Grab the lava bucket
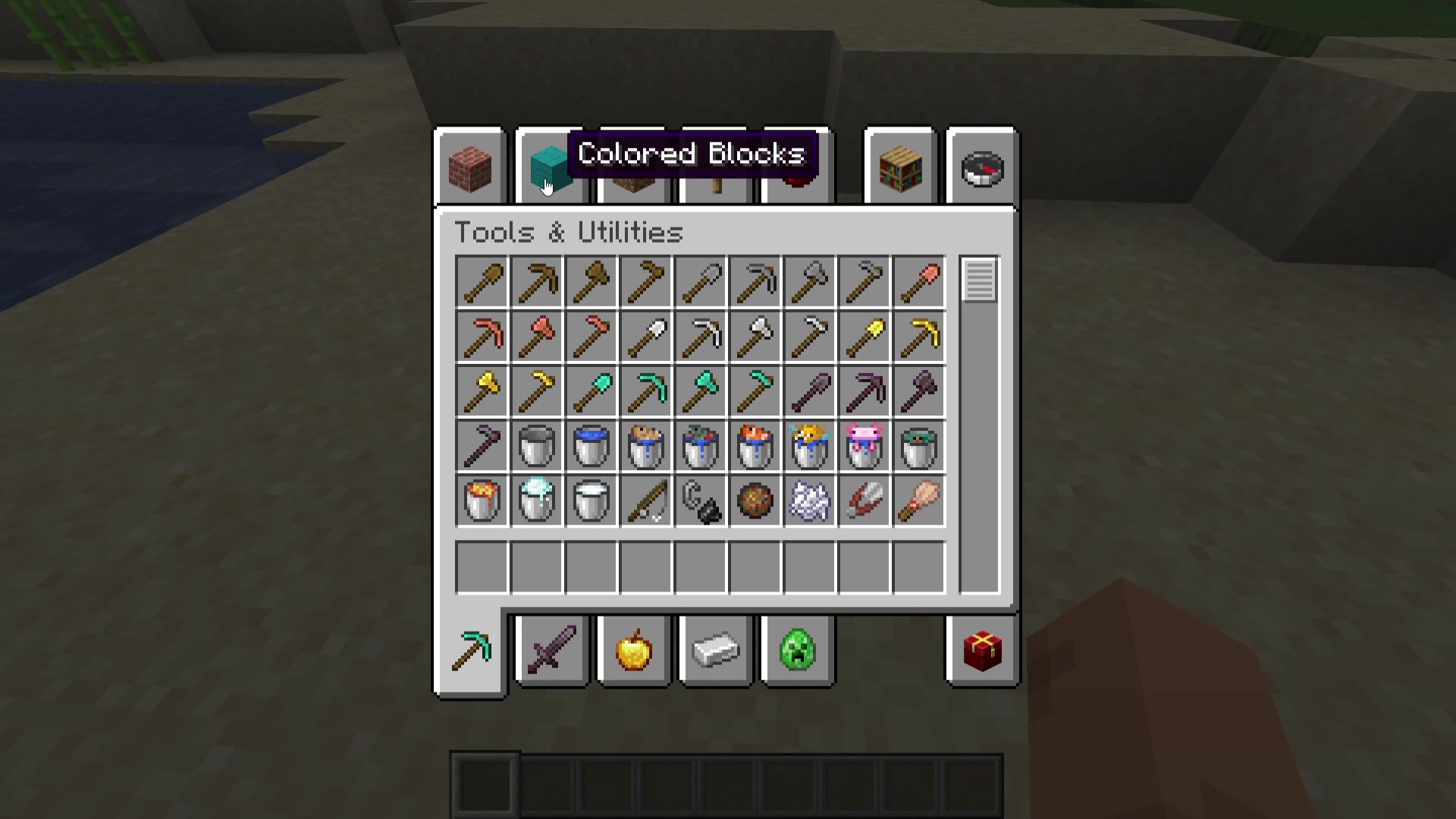Screen dimensions: 1456x819 click(482, 500)
